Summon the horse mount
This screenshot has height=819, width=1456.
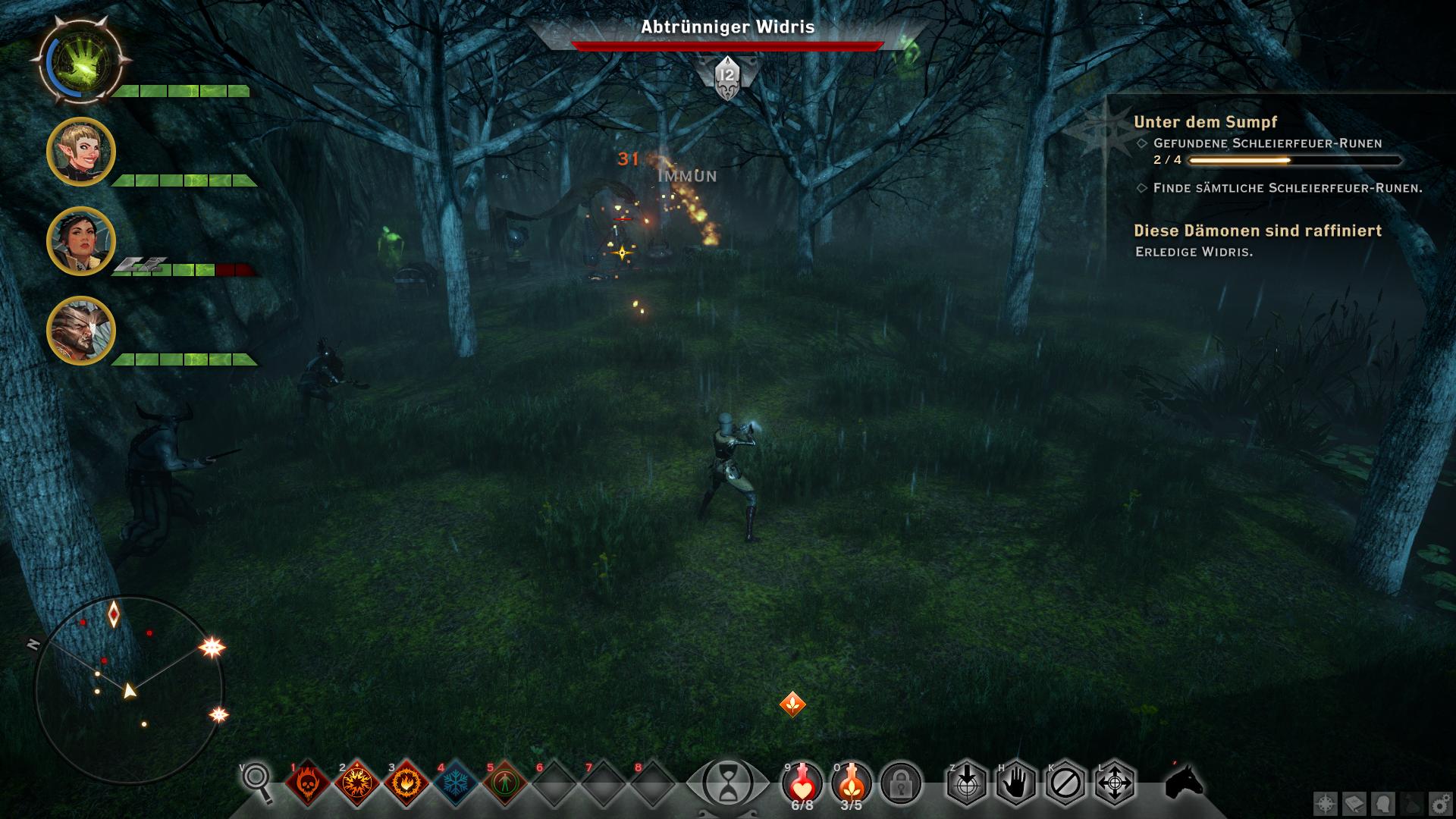click(x=1184, y=781)
